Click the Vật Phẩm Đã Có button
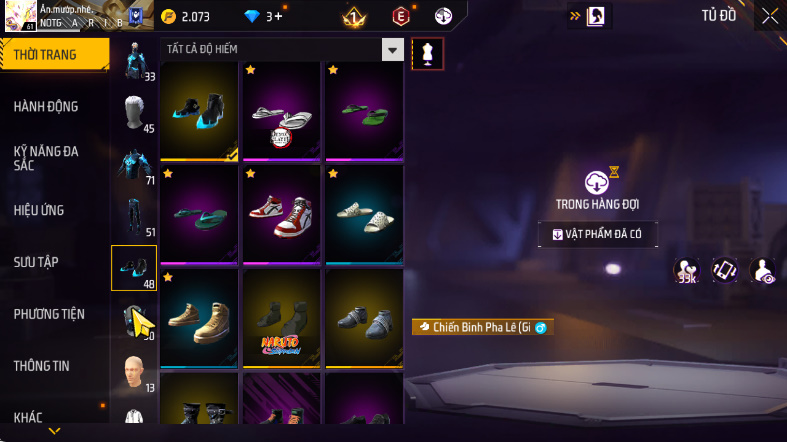Image resolution: width=787 pixels, height=442 pixels. 598,234
